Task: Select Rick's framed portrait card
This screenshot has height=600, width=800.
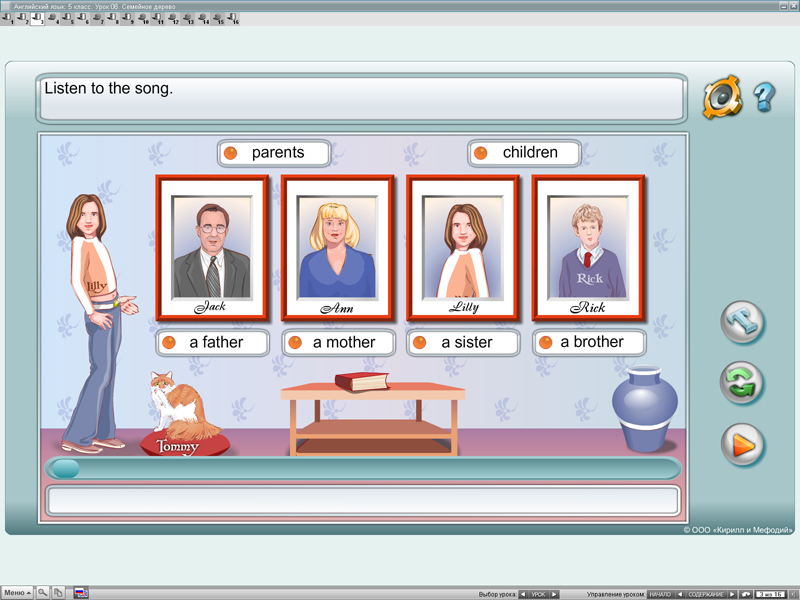Action: pyautogui.click(x=588, y=248)
